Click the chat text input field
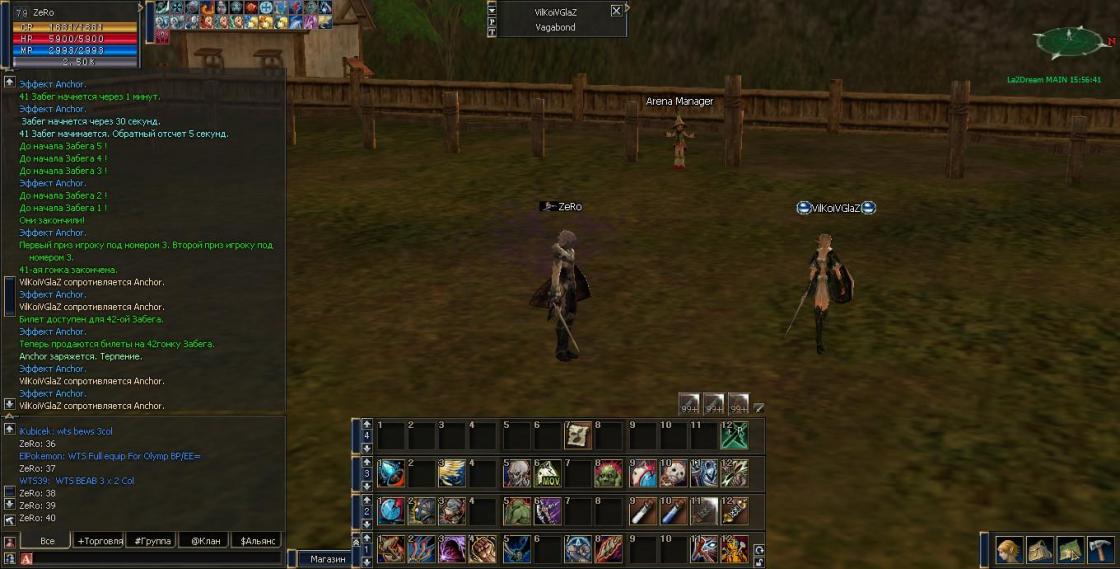The image size is (1120, 569). [150, 559]
